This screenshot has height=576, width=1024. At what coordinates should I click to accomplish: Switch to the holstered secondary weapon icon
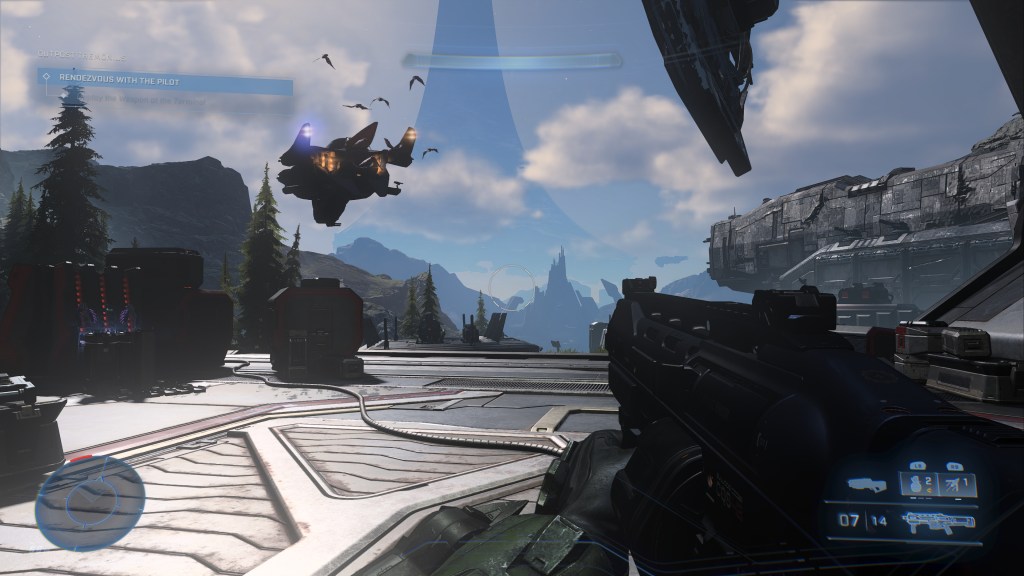click(866, 485)
